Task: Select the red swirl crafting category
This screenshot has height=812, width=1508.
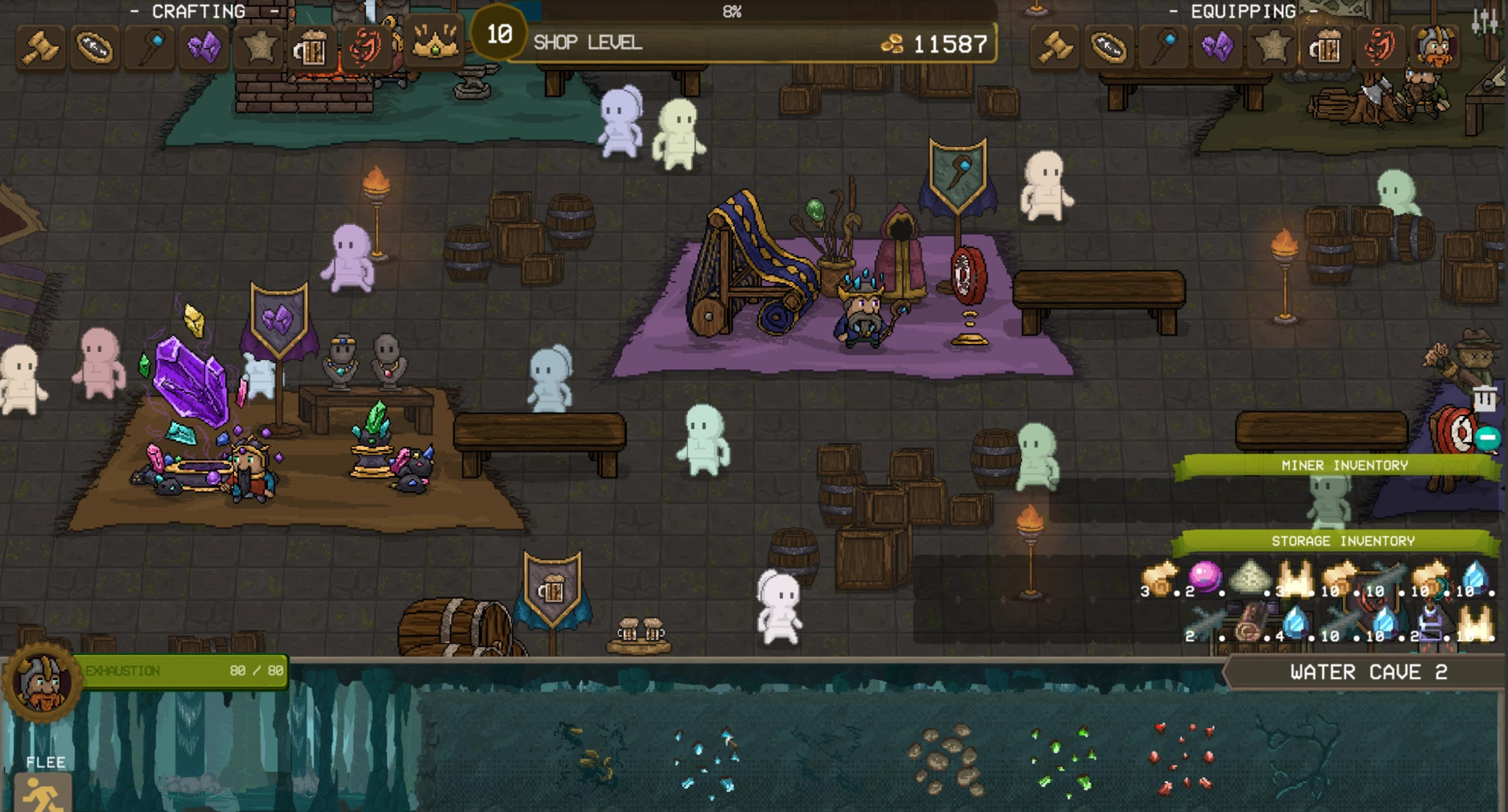Action: (x=364, y=48)
